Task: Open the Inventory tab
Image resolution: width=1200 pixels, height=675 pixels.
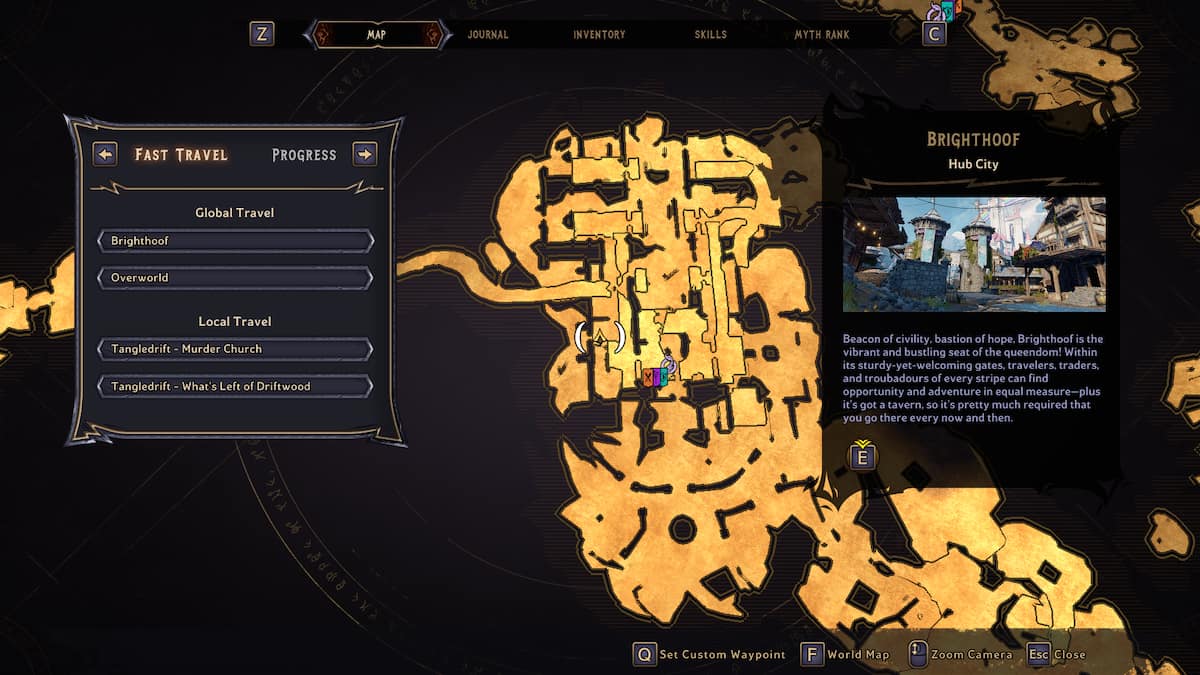Action: [599, 35]
